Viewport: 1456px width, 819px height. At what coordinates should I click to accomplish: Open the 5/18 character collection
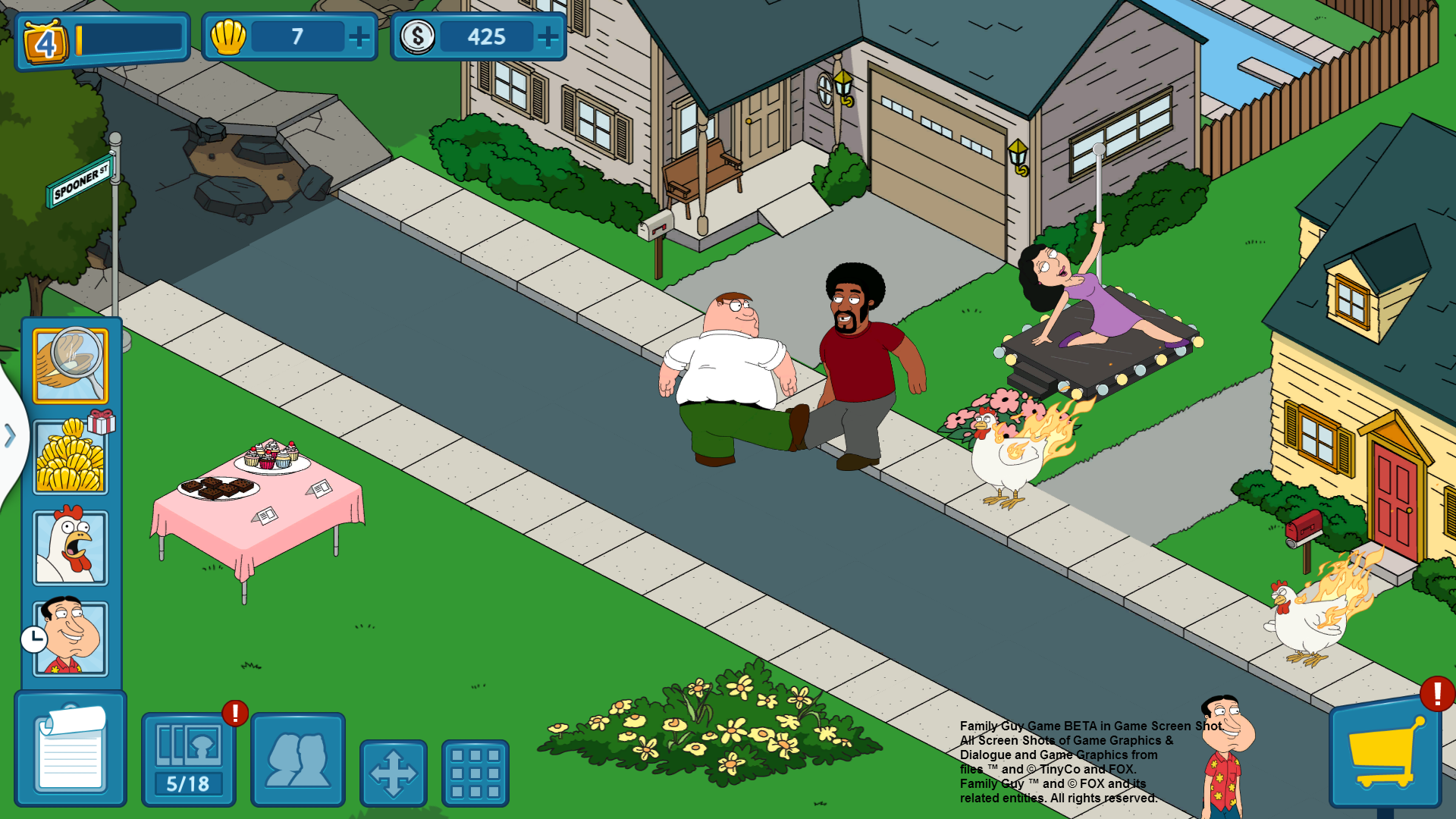click(x=189, y=759)
